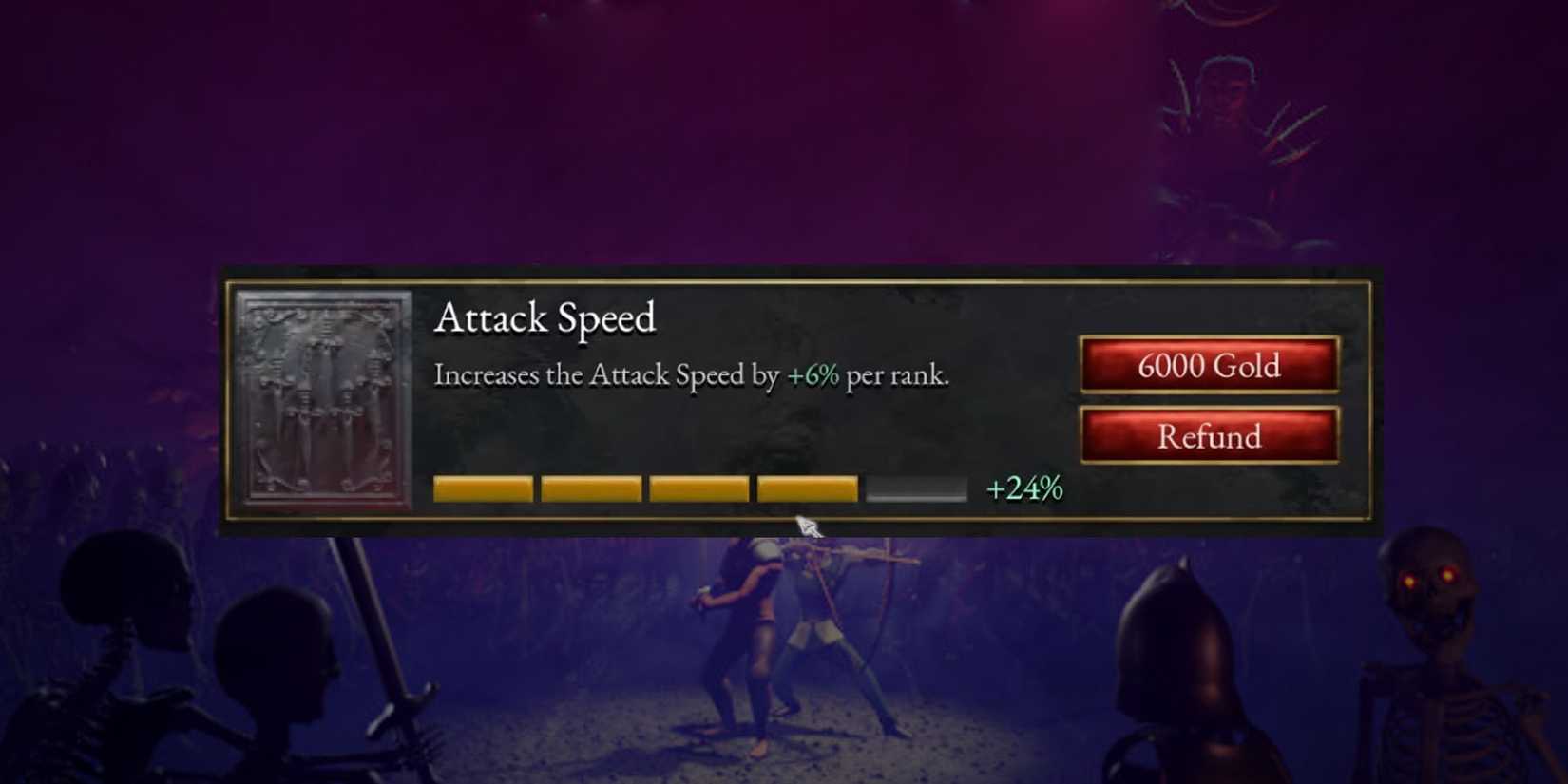Click the +24% total bonus label
This screenshot has width=1568, height=784.
[1023, 488]
